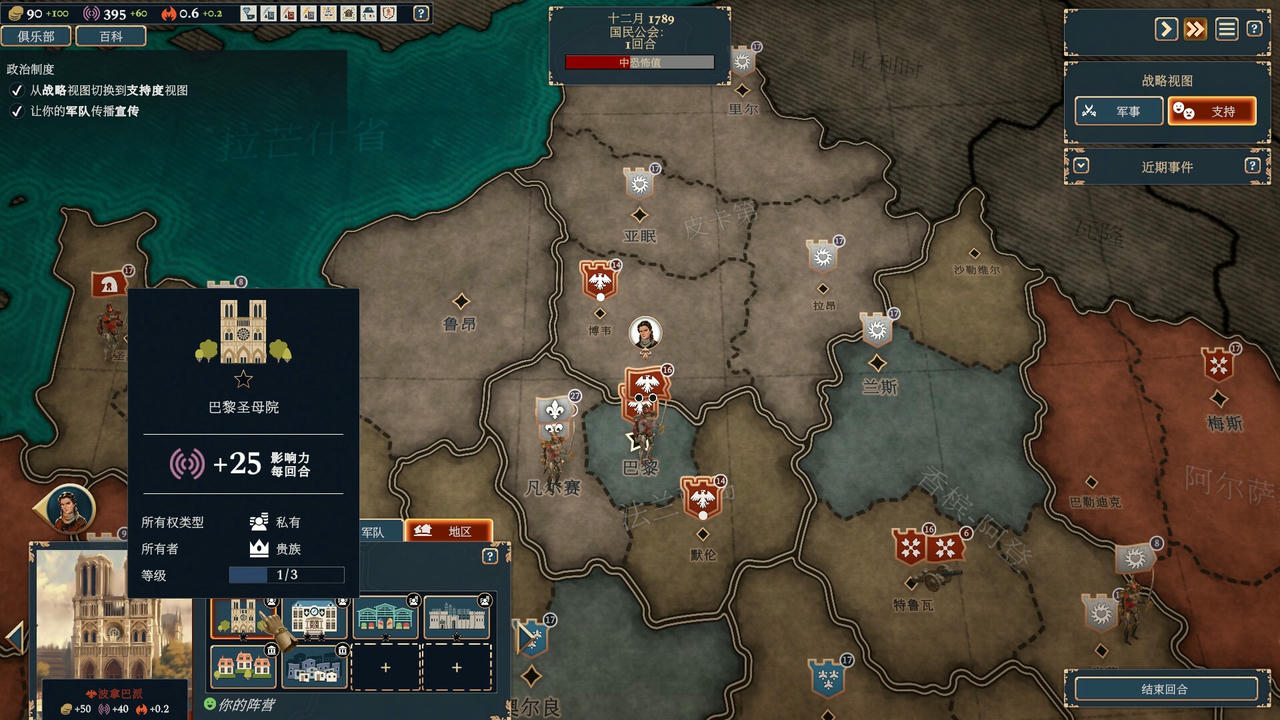Open the help question mark on the top bar
Screen dimensions: 1280x720
[x=422, y=14]
